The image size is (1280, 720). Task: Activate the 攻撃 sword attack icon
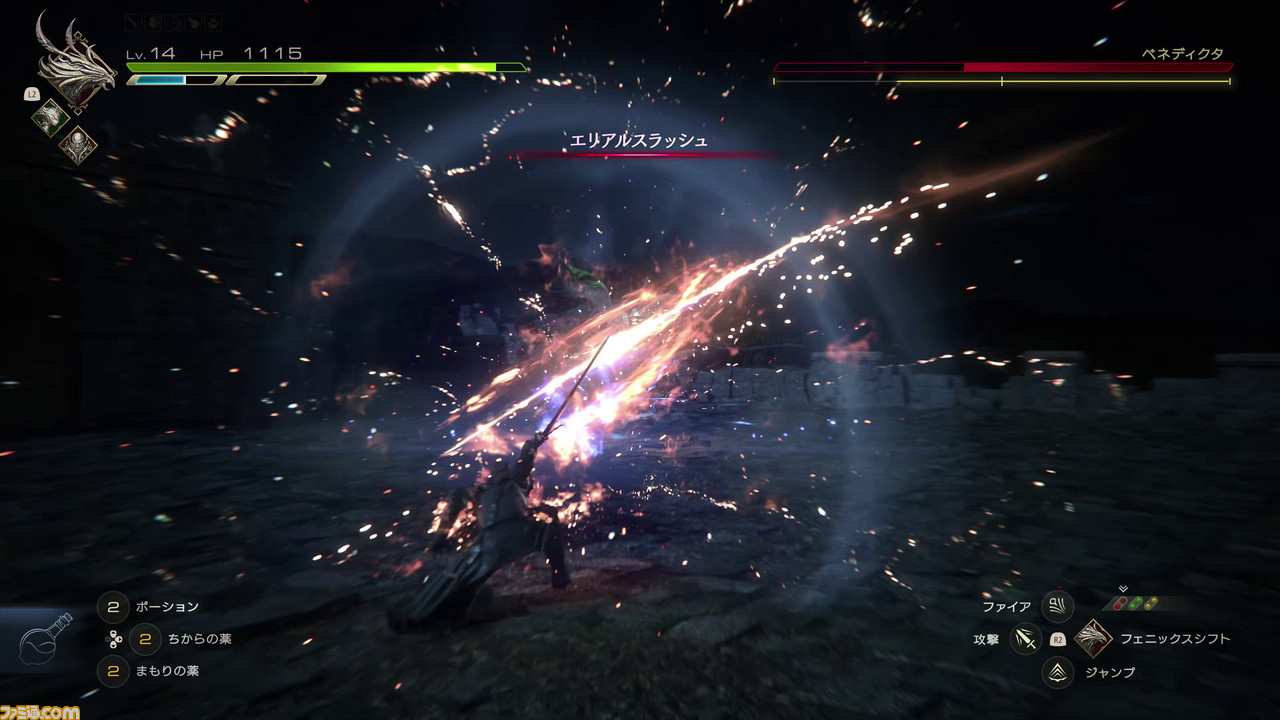coord(1025,638)
